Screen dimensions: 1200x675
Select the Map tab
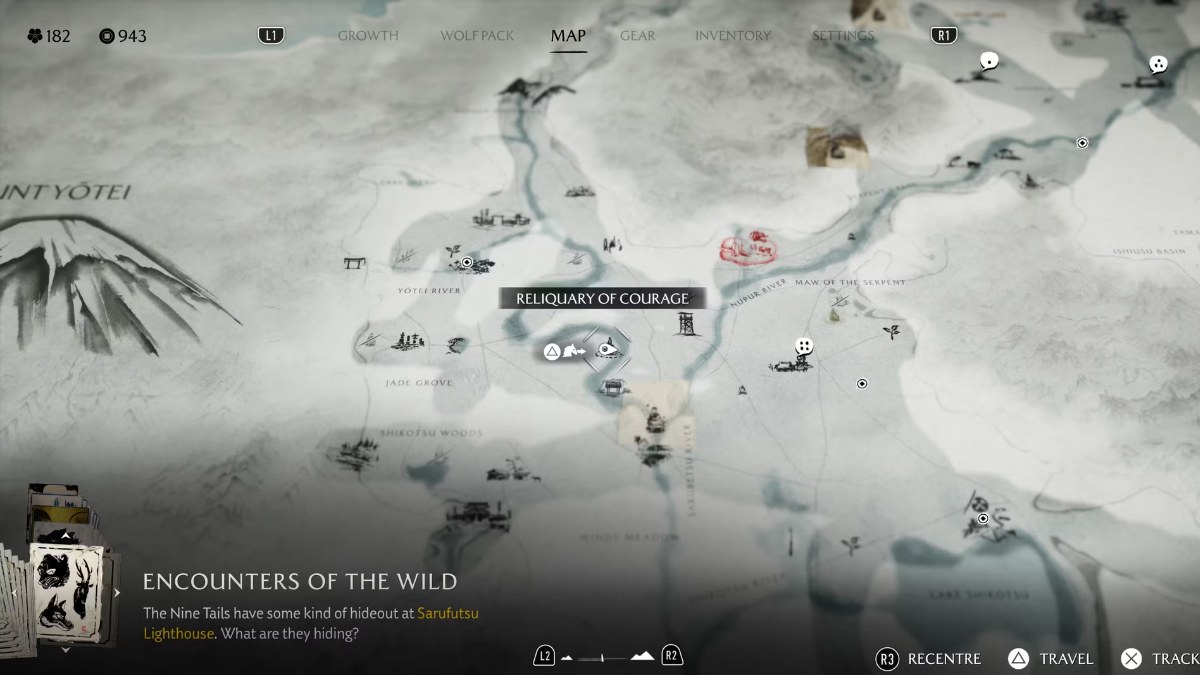(x=568, y=36)
